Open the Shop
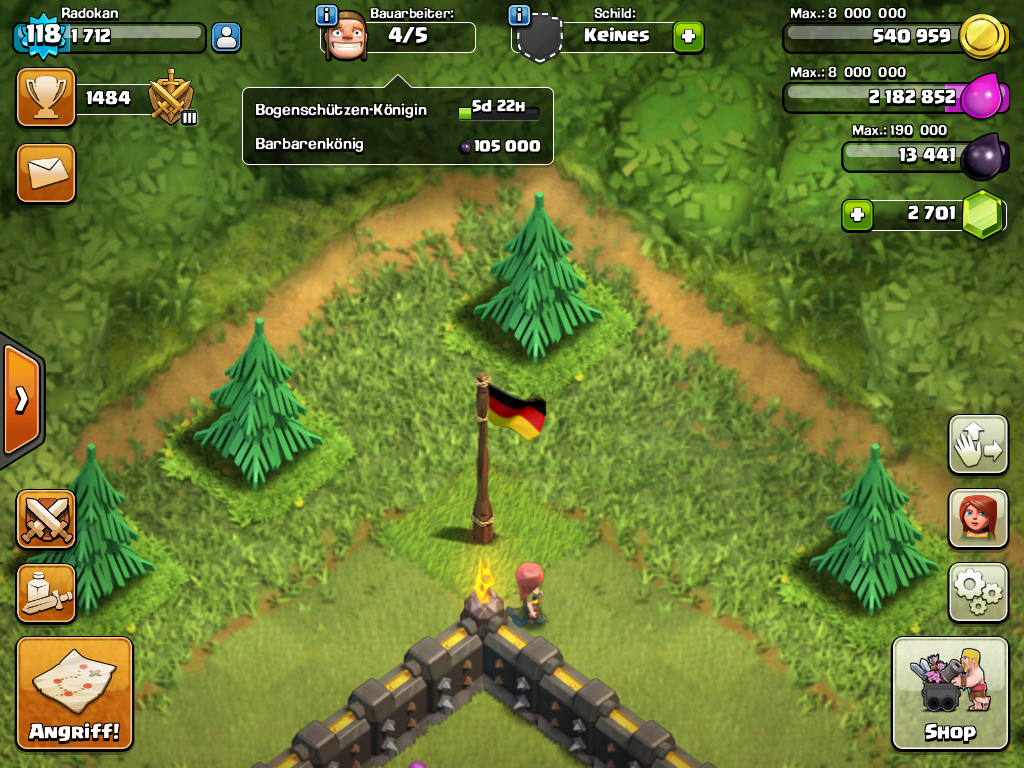 click(x=949, y=693)
